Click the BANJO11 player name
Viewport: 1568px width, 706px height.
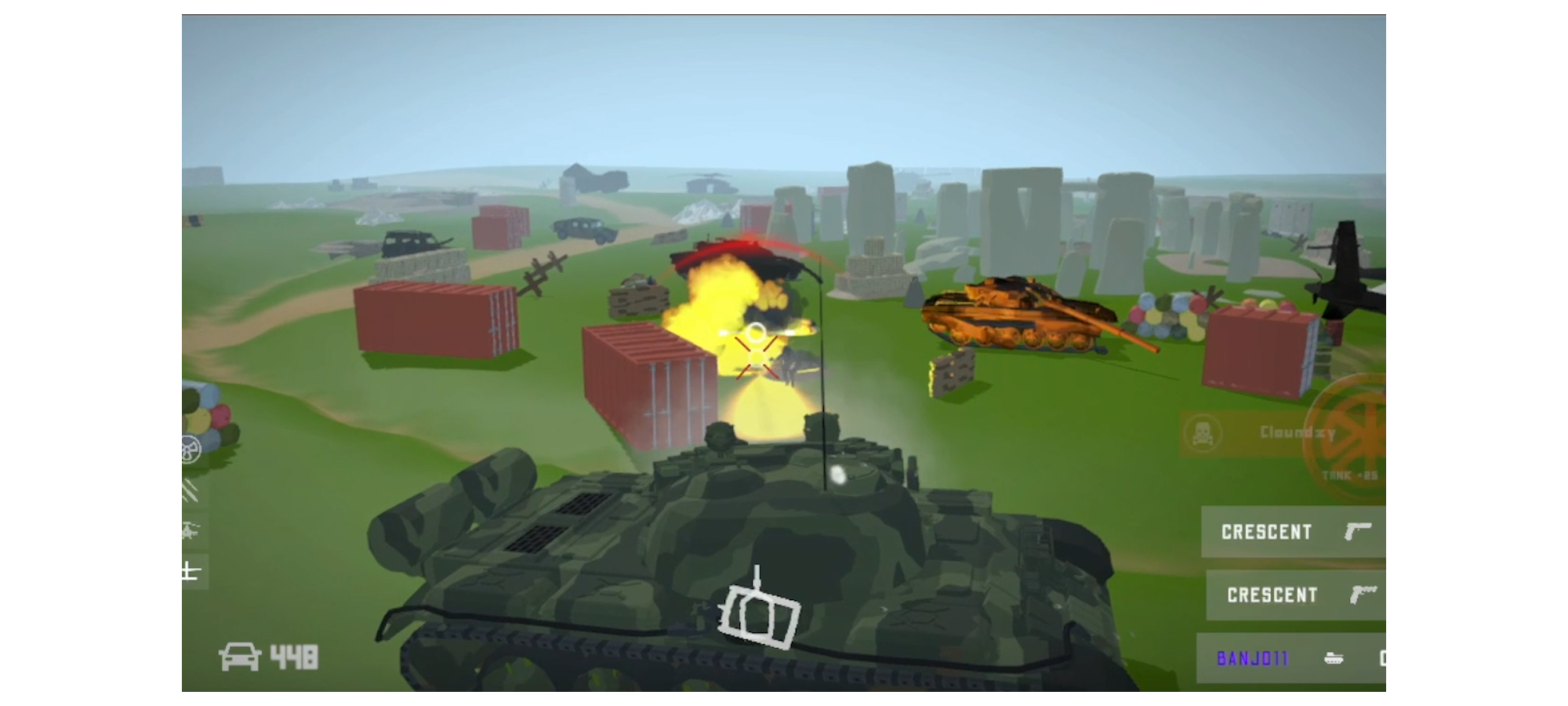pyautogui.click(x=1252, y=659)
